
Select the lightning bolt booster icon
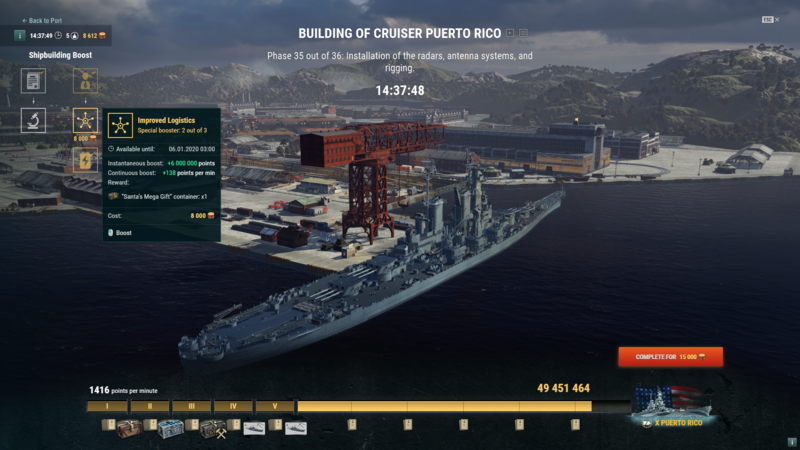(x=86, y=160)
